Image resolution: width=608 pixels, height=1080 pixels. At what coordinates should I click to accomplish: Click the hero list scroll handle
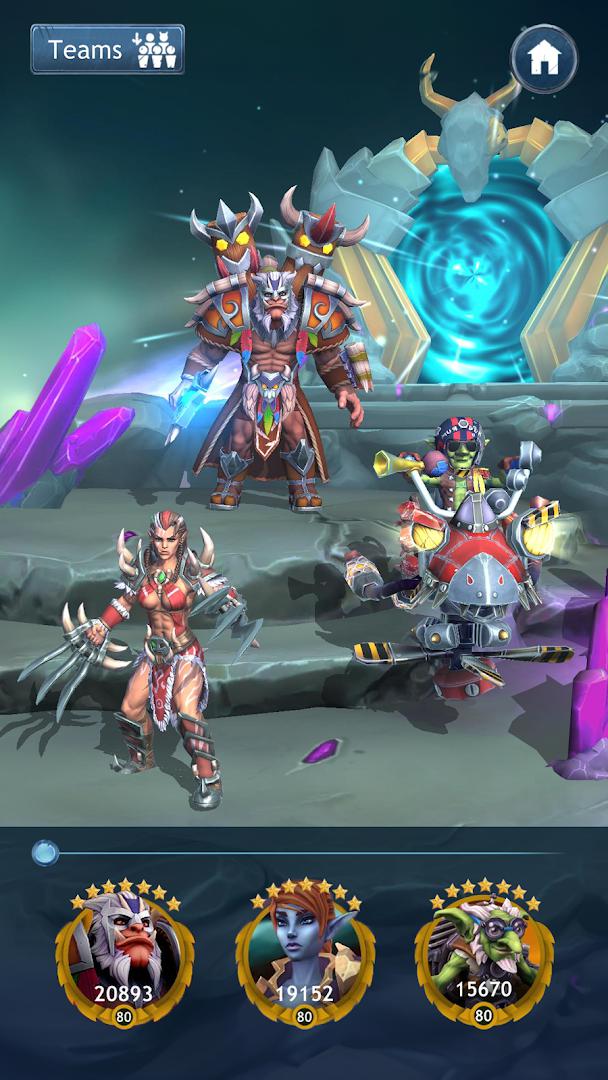coord(45,852)
